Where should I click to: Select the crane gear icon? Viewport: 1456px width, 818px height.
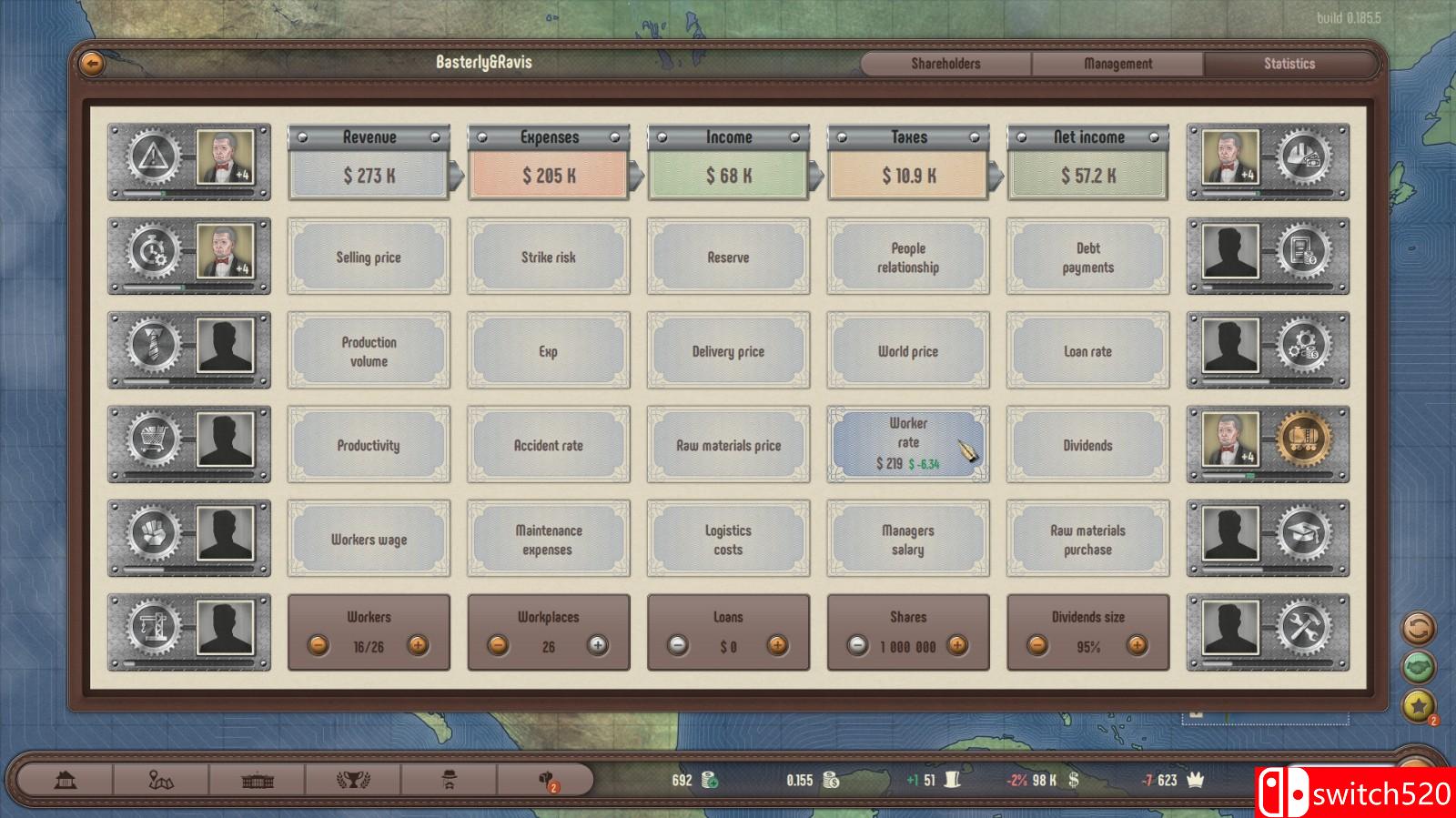pos(155,631)
